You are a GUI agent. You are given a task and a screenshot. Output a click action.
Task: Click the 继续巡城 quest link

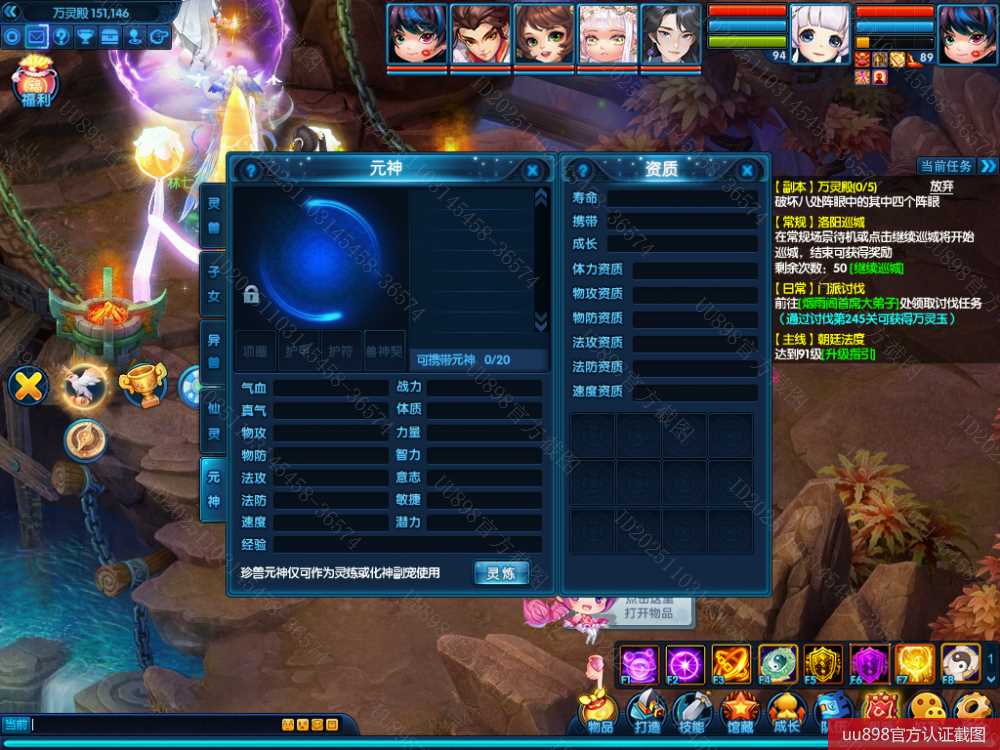[x=876, y=268]
